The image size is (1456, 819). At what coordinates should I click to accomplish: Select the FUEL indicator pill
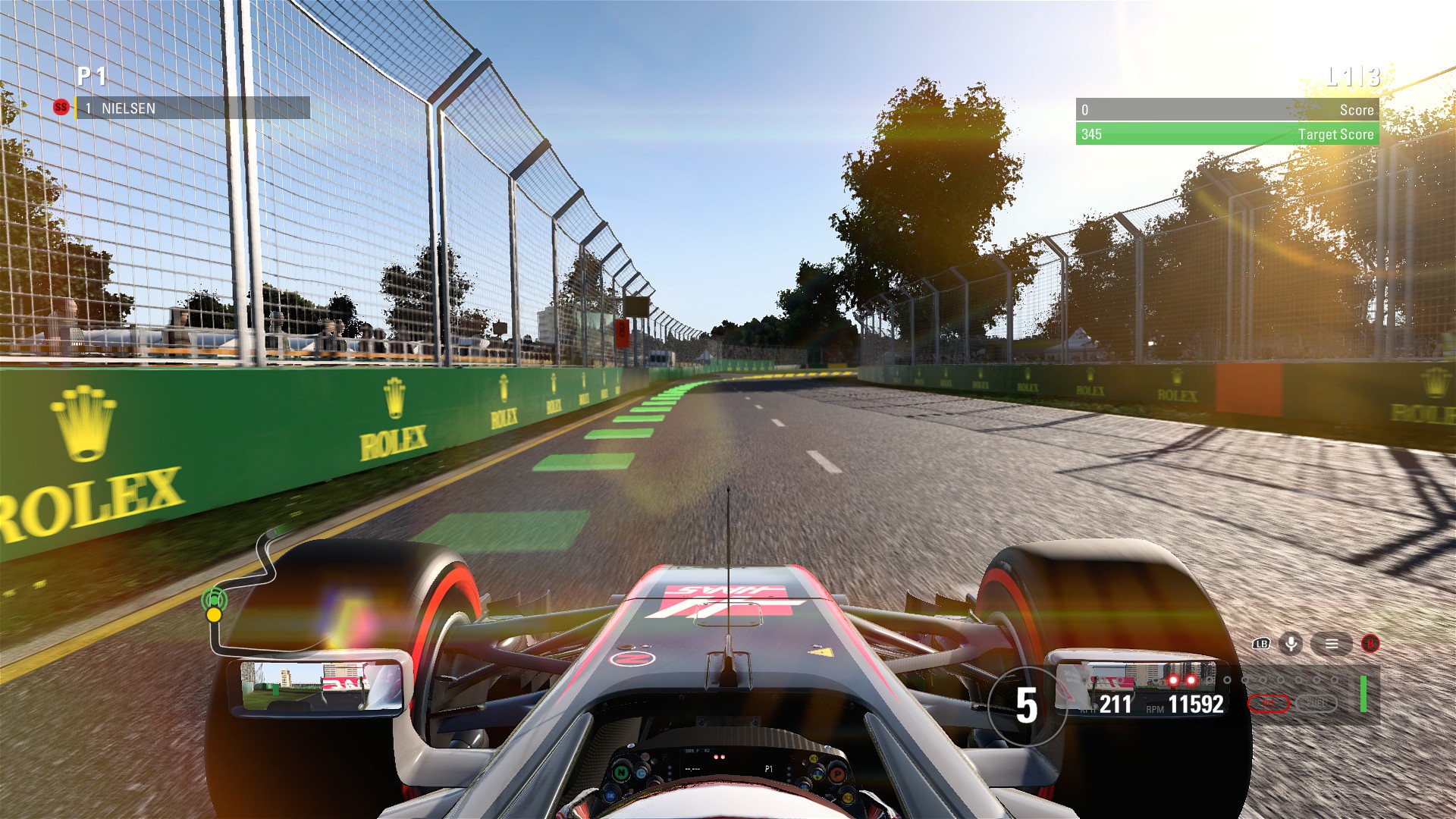(x=1316, y=704)
